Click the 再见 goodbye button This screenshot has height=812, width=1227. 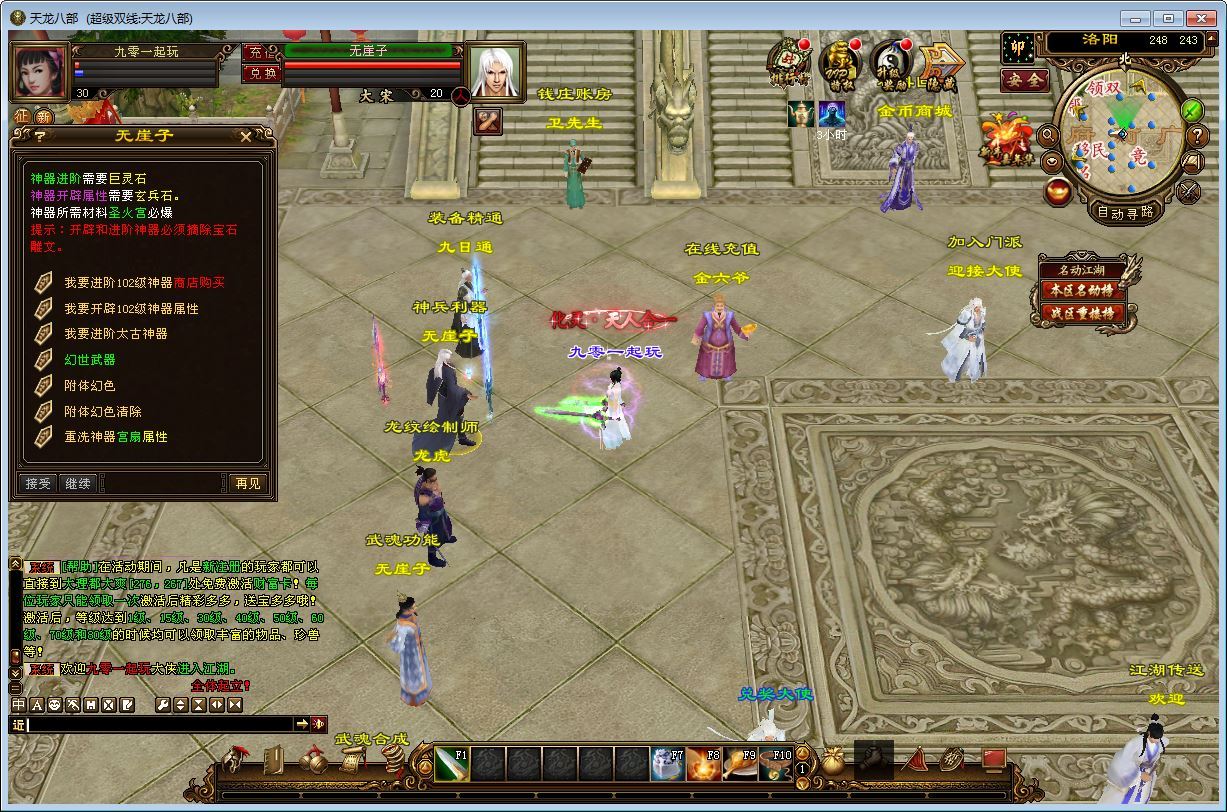[x=247, y=483]
